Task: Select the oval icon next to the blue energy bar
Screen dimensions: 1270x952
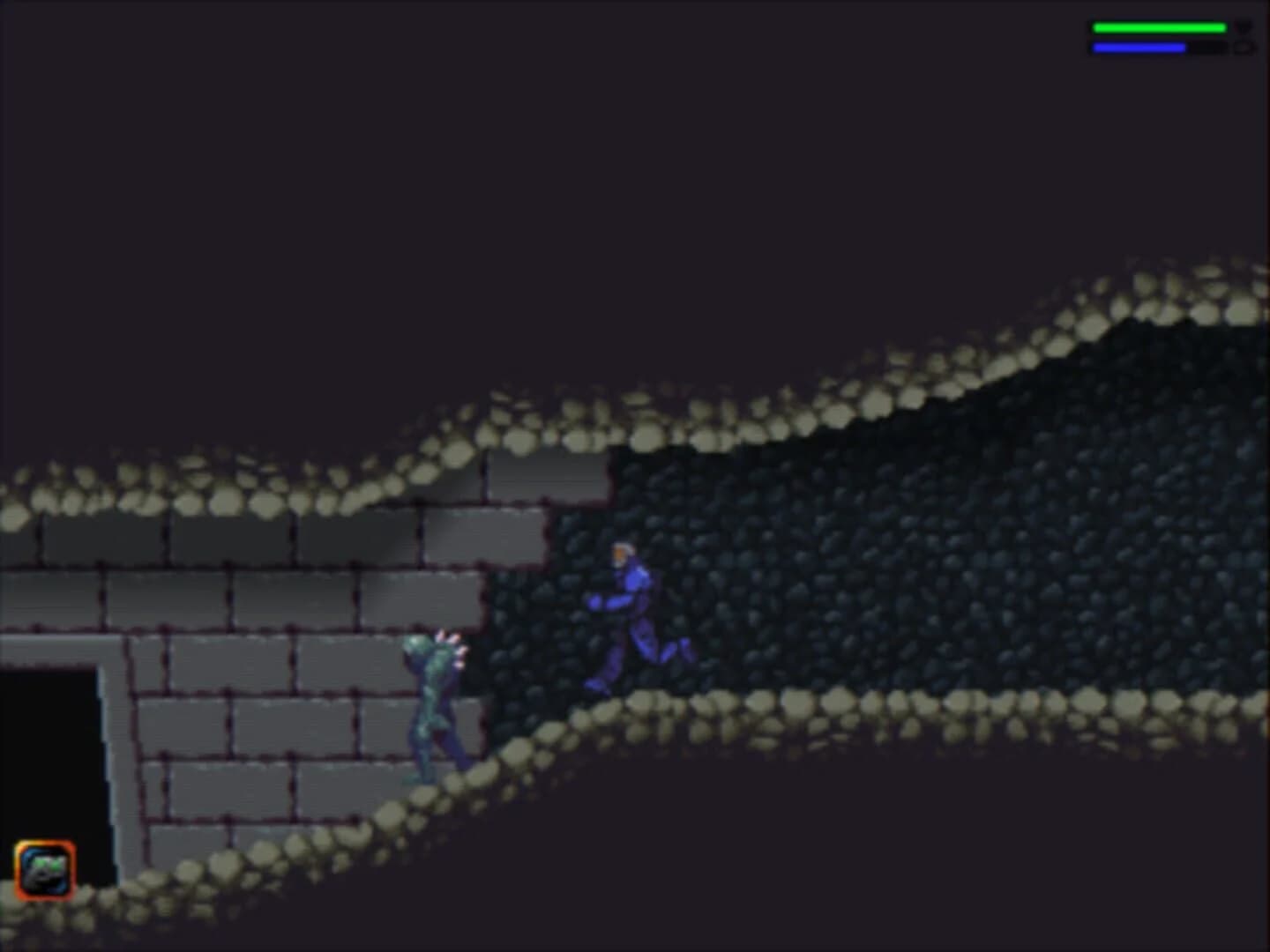Action: [x=1244, y=47]
